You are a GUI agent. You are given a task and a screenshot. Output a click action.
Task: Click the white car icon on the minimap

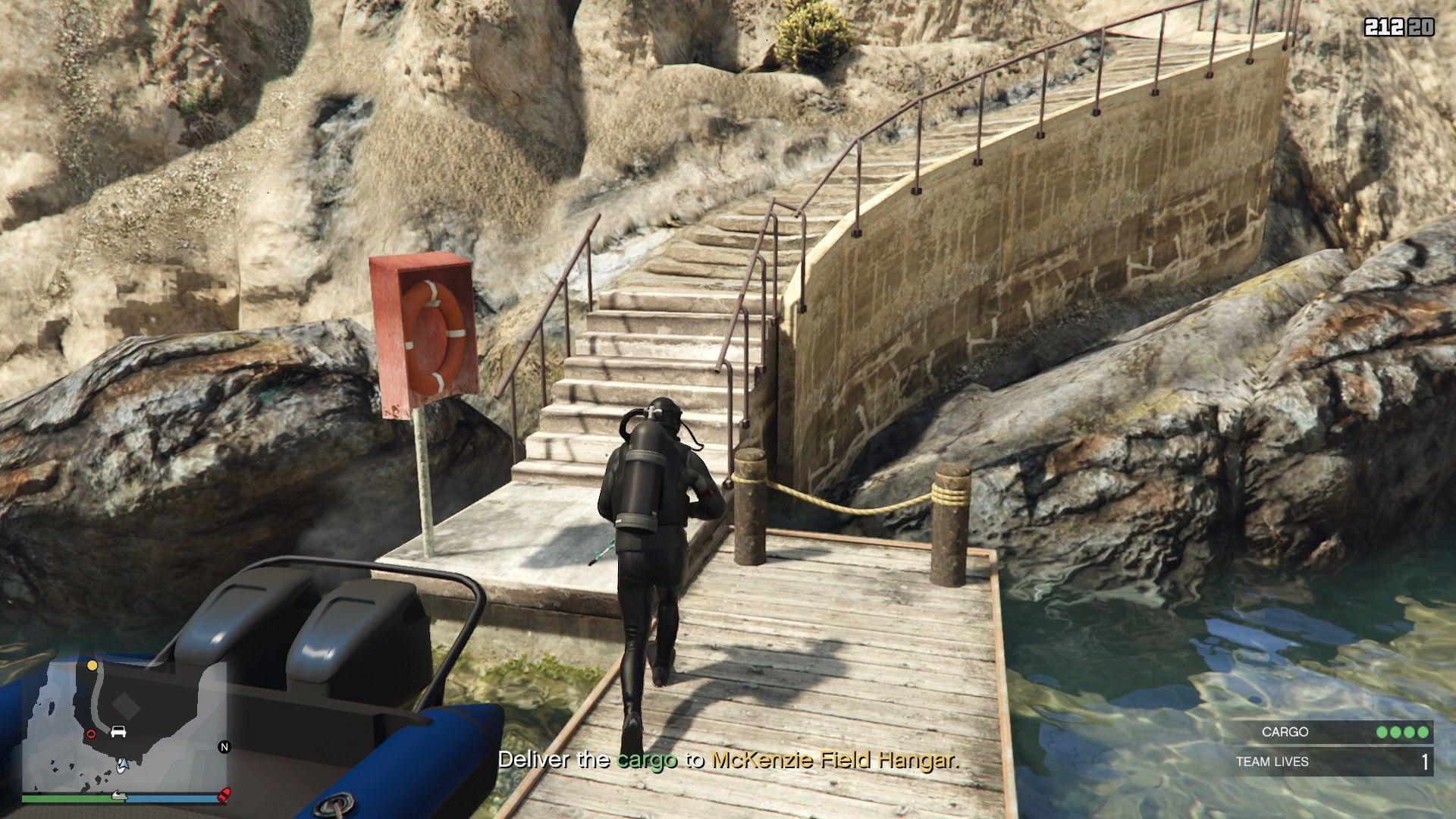click(x=119, y=732)
